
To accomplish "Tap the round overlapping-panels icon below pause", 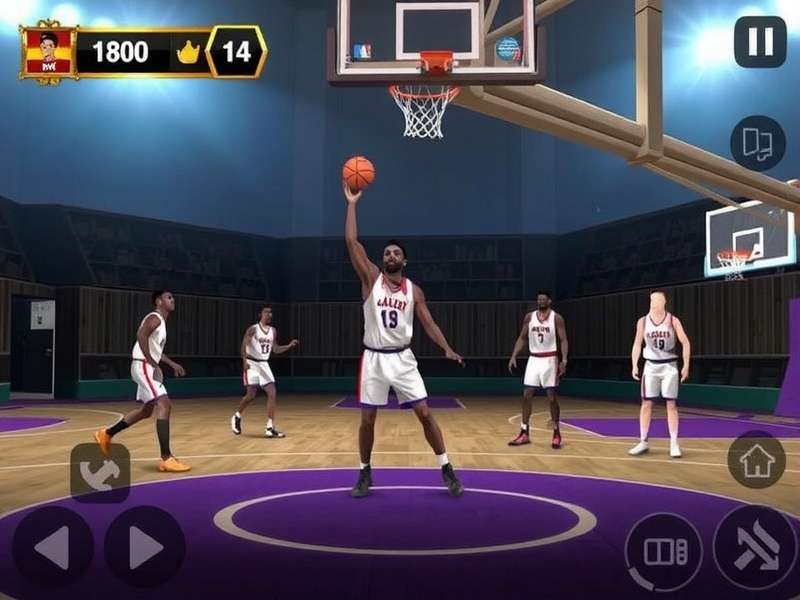I will pos(757,142).
